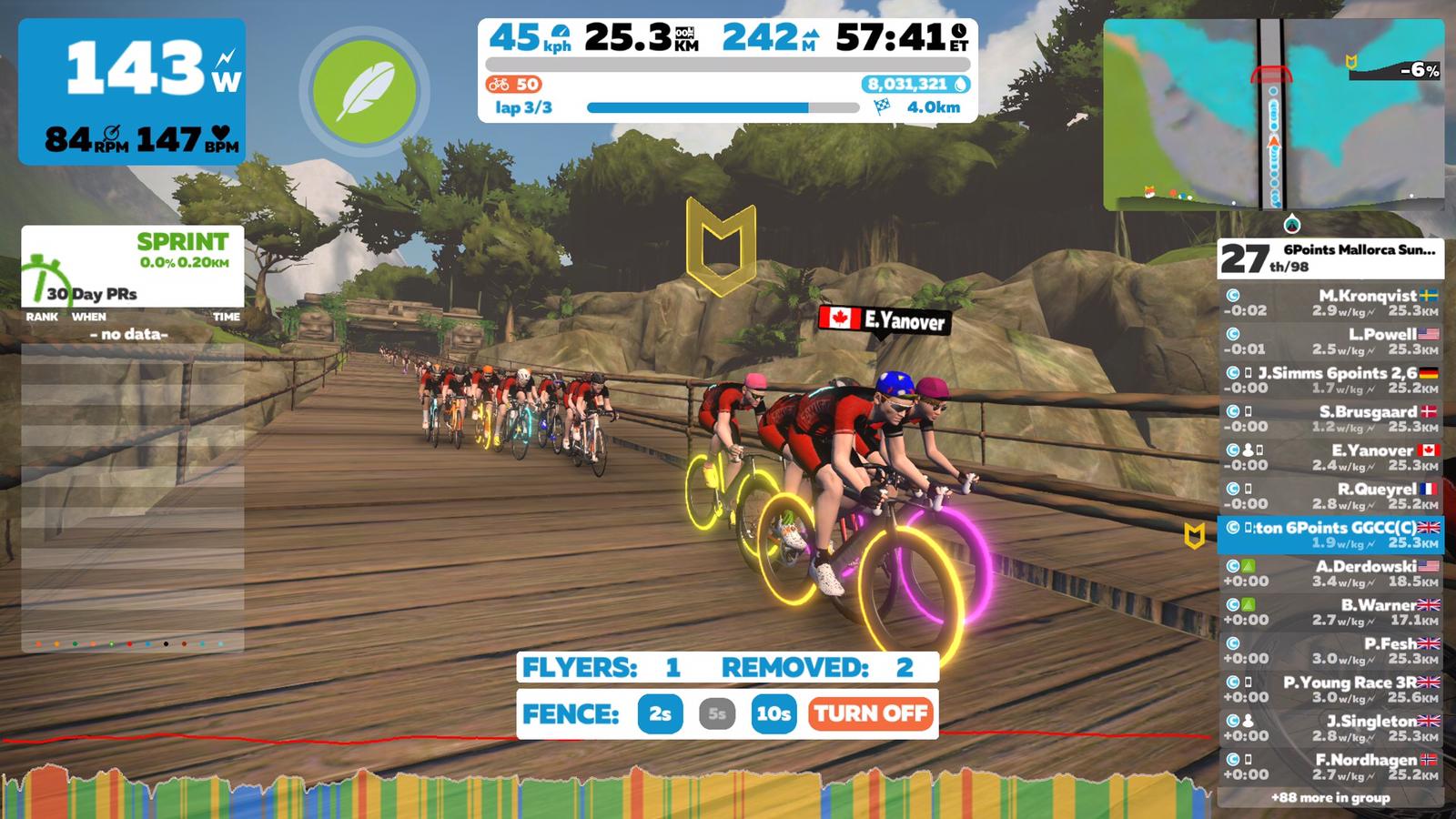1456x819 pixels.
Task: Select J.Singleton in the rider list
Action: [1330, 728]
